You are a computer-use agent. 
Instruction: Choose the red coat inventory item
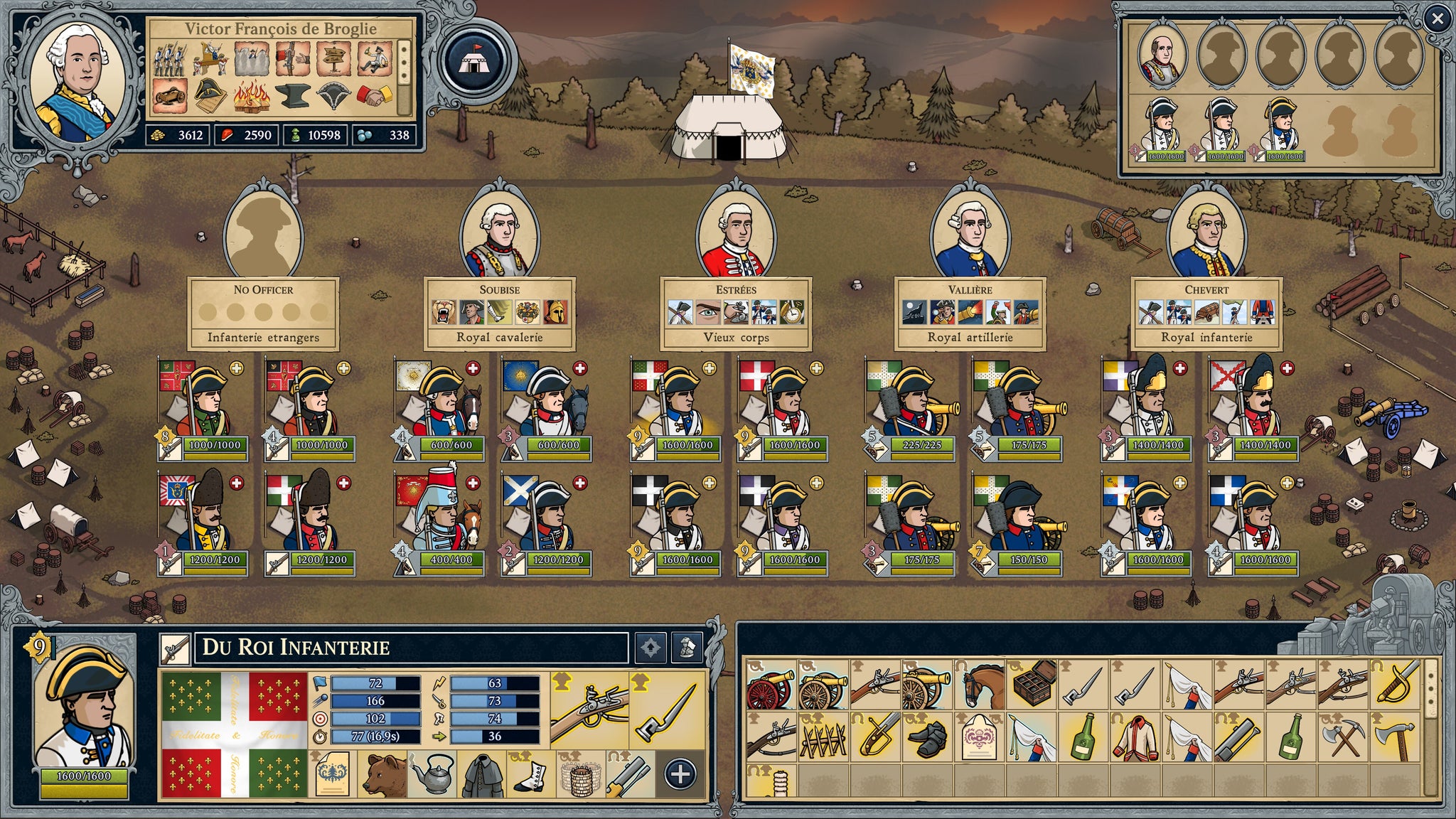click(1136, 739)
